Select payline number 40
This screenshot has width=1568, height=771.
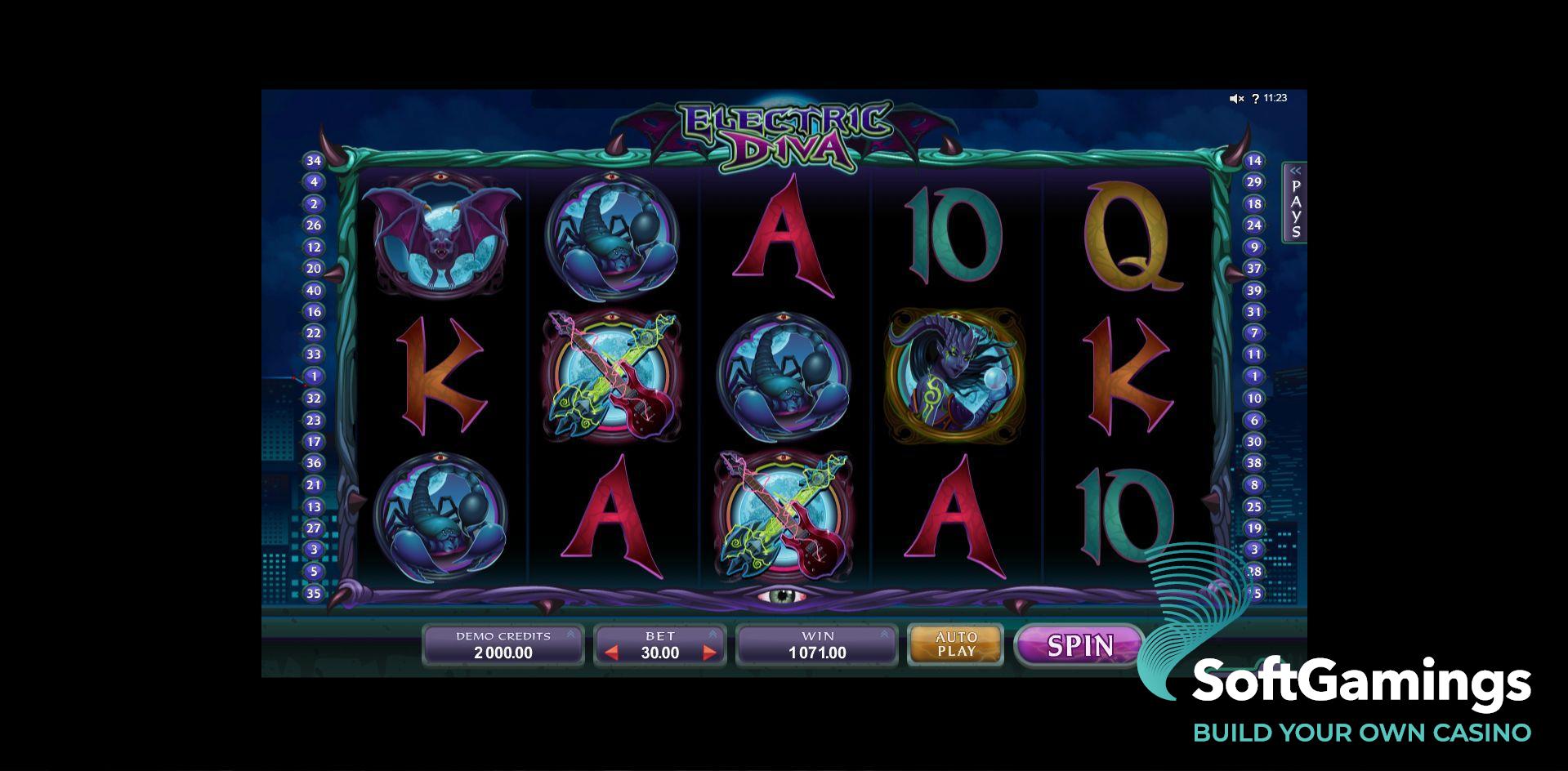pyautogui.click(x=314, y=290)
